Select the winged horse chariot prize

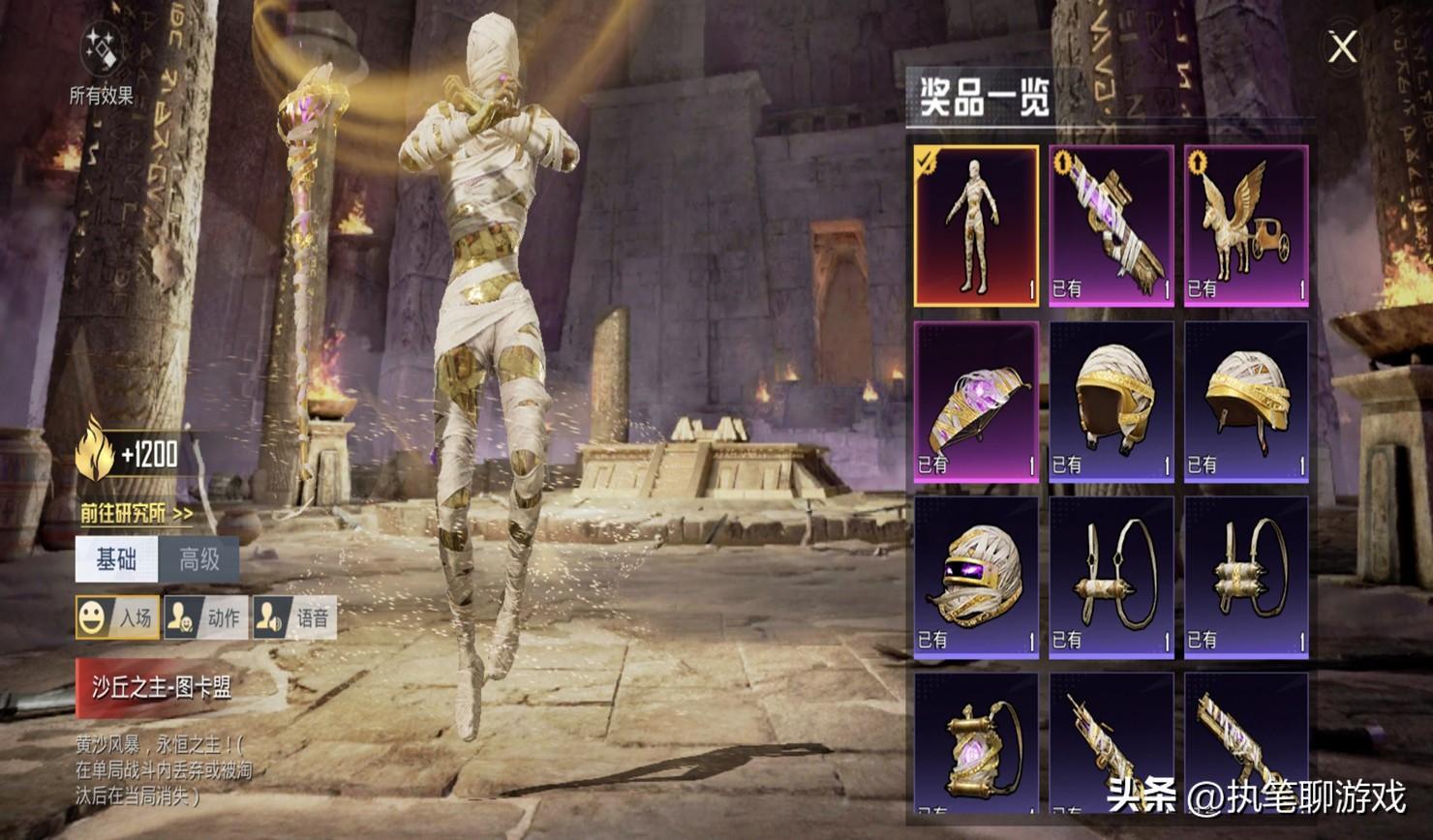point(1246,225)
